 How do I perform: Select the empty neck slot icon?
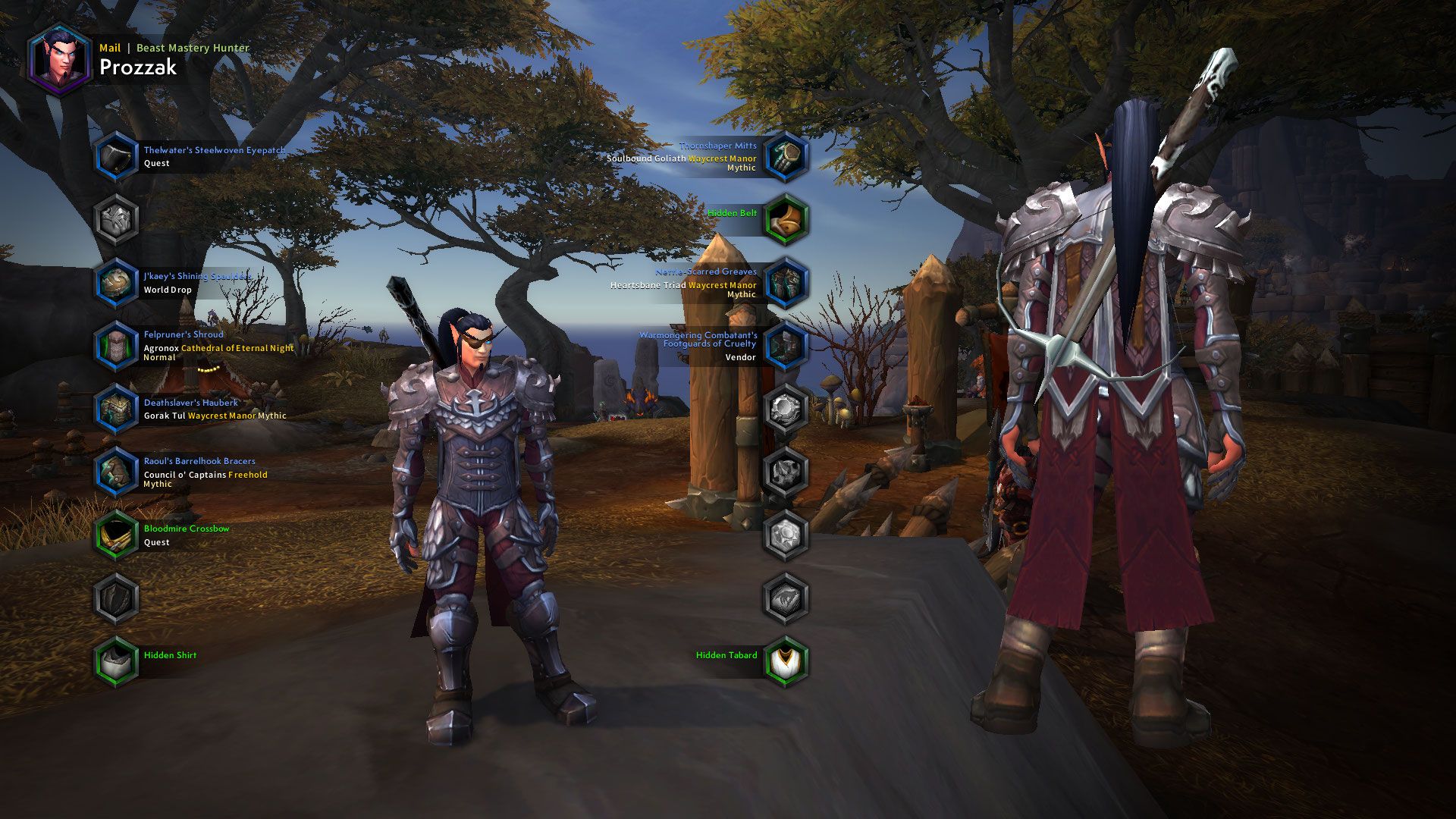pos(115,220)
